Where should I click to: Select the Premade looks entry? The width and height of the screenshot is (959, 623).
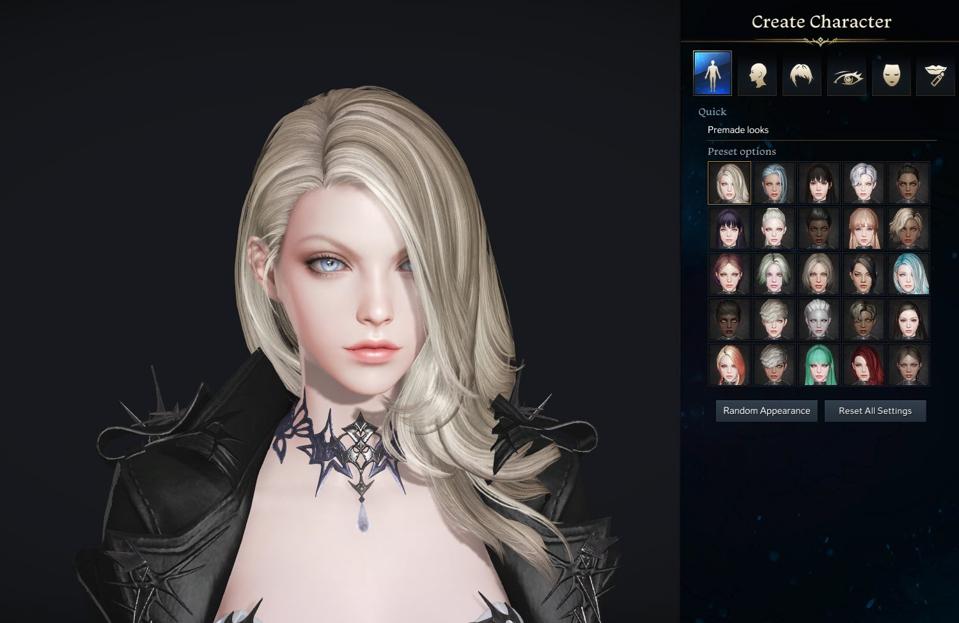tap(738, 130)
